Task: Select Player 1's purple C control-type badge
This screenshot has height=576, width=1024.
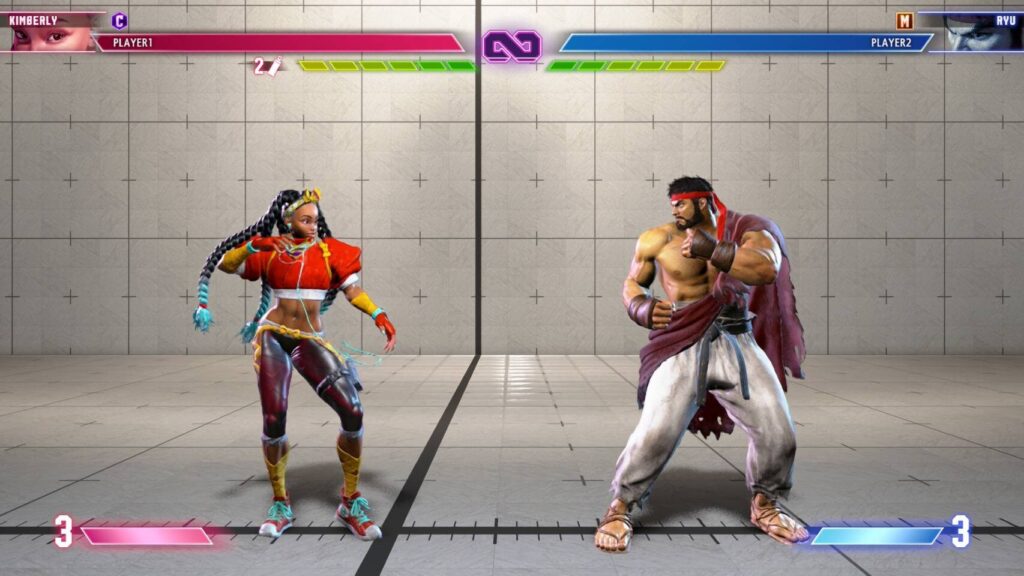Action: [x=120, y=20]
